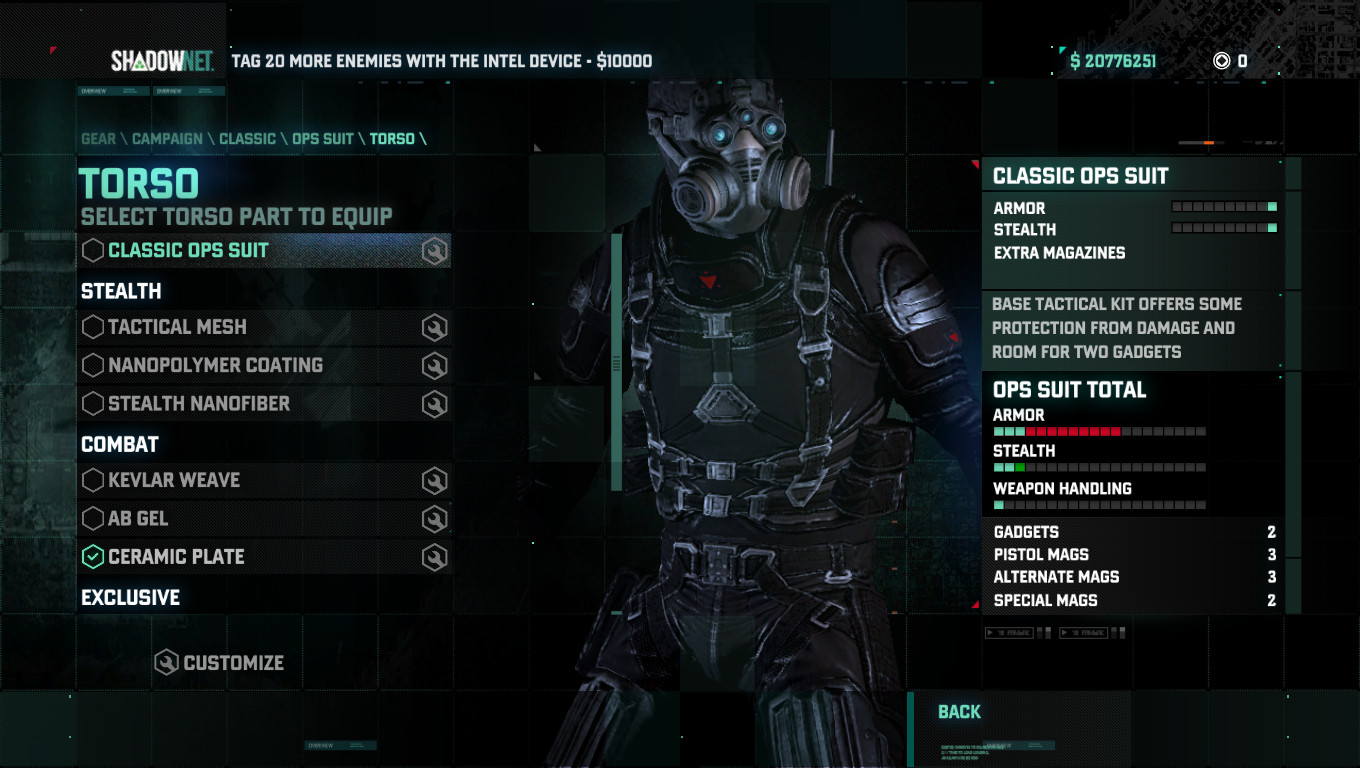
Task: Select the hexagon slot next to Tactical Mesh
Action: coord(95,327)
